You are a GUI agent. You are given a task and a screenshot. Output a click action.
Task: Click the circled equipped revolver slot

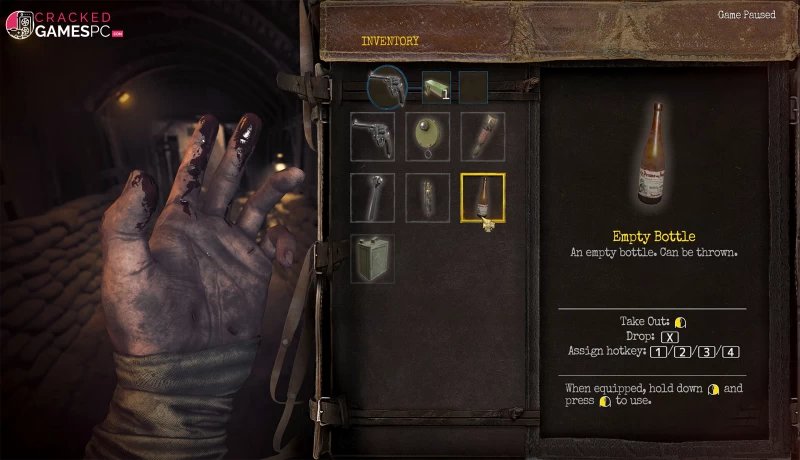pyautogui.click(x=387, y=86)
